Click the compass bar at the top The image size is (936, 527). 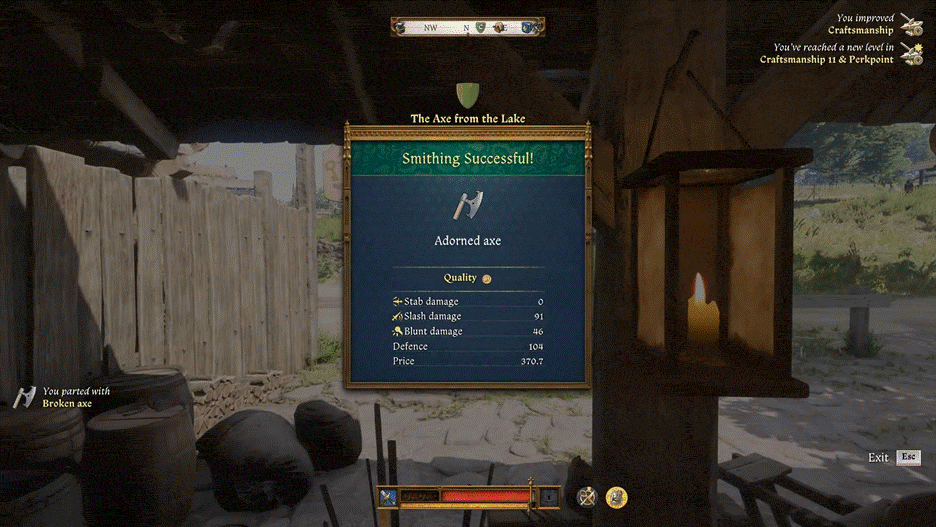point(468,28)
